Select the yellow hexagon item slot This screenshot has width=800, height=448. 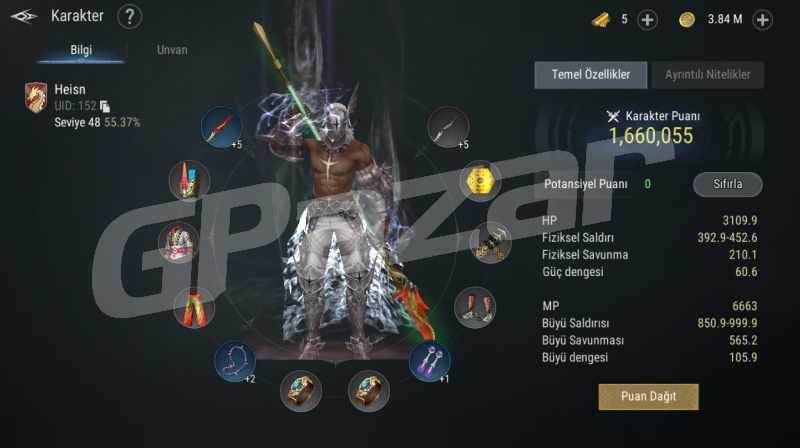point(481,183)
